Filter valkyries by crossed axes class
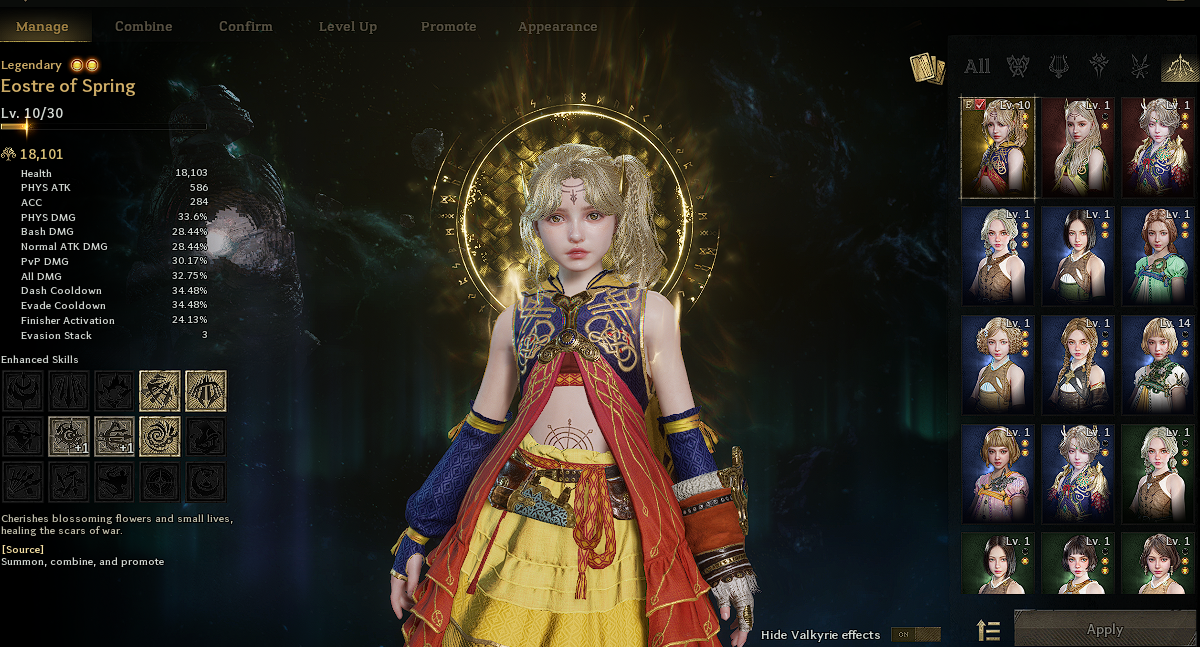1200x647 pixels. [x=1018, y=67]
